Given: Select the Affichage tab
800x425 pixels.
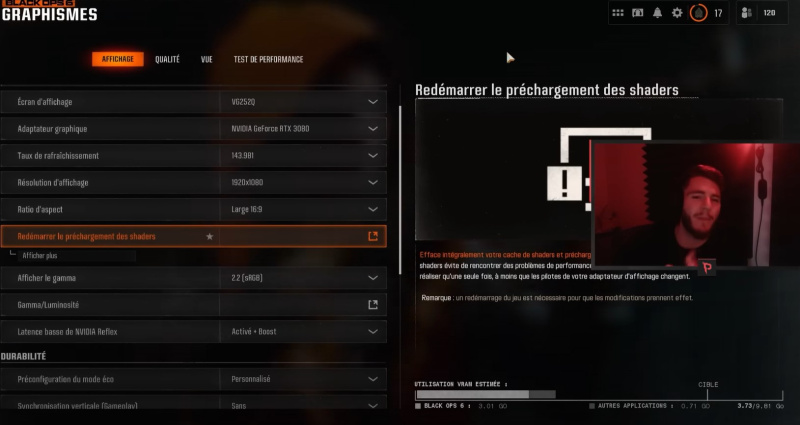Looking at the screenshot, I should point(118,59).
